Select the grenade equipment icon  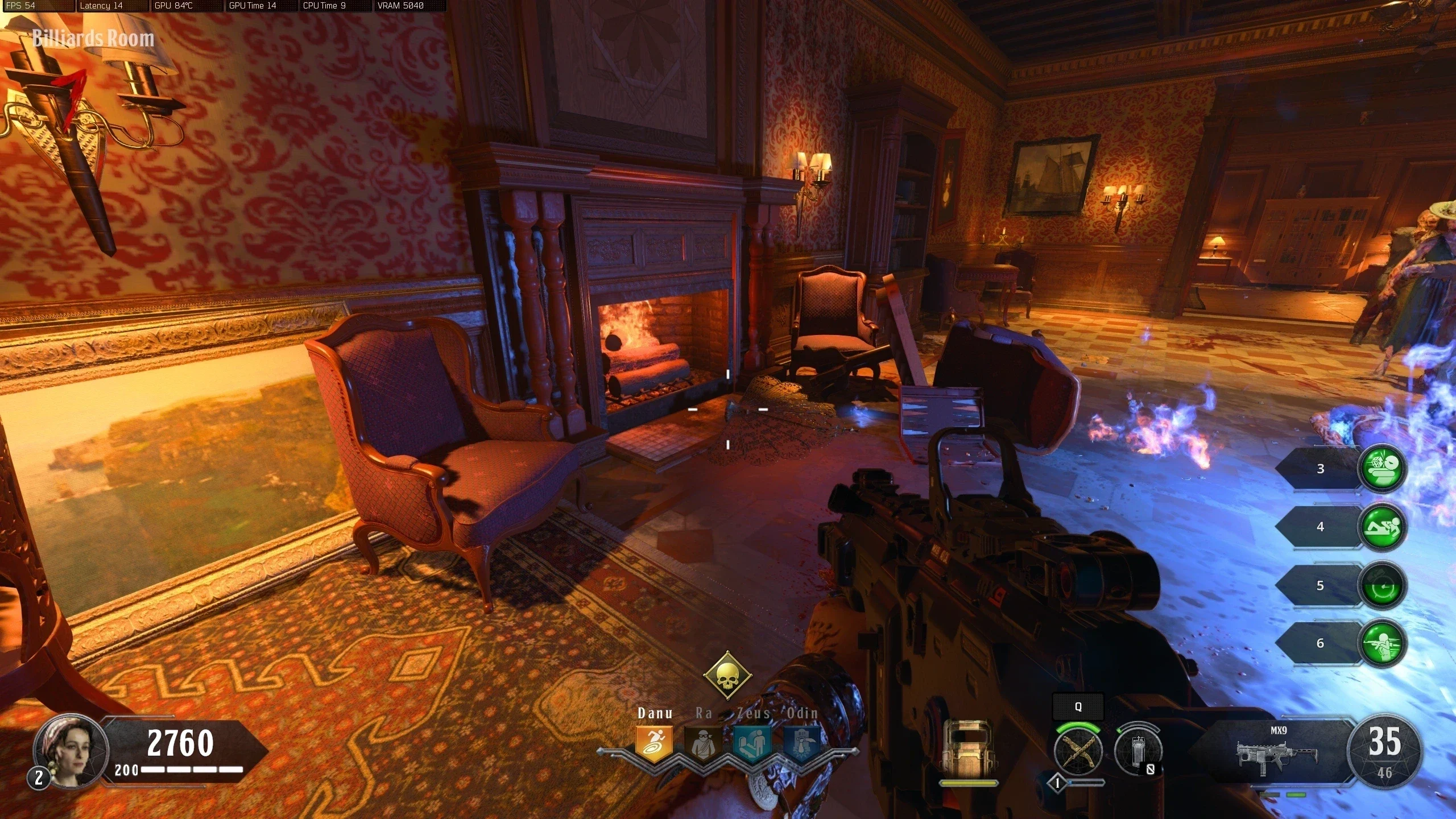click(x=1137, y=751)
